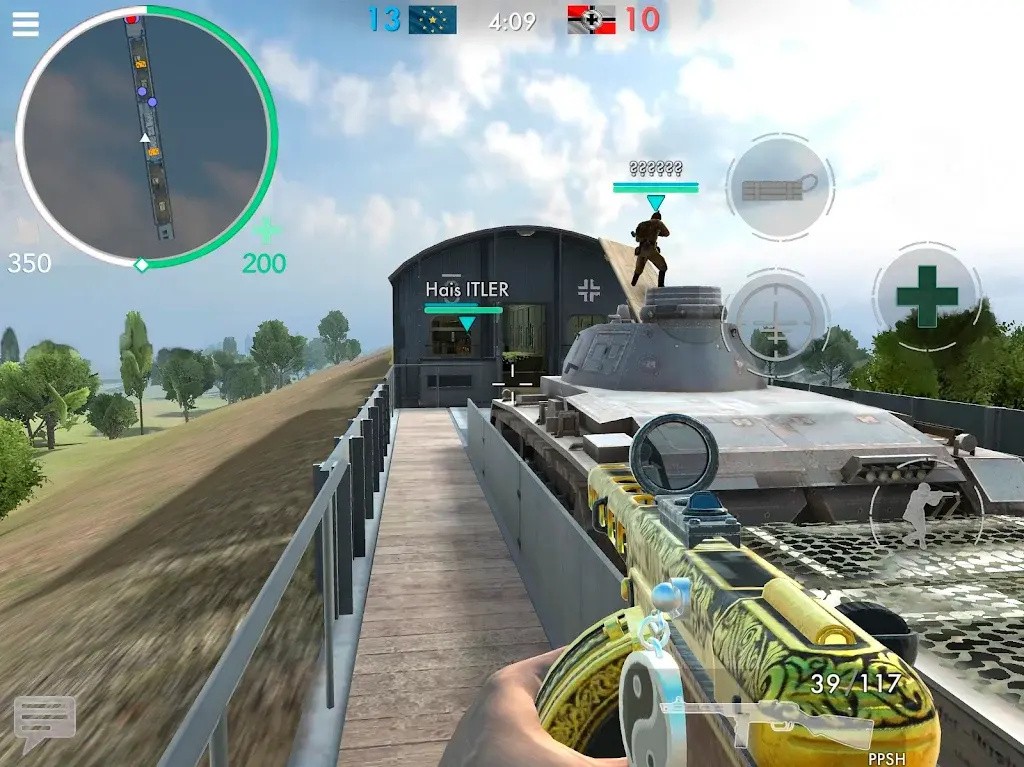Image resolution: width=1024 pixels, height=767 pixels.
Task: Use the green cross medkit
Action: click(927, 296)
